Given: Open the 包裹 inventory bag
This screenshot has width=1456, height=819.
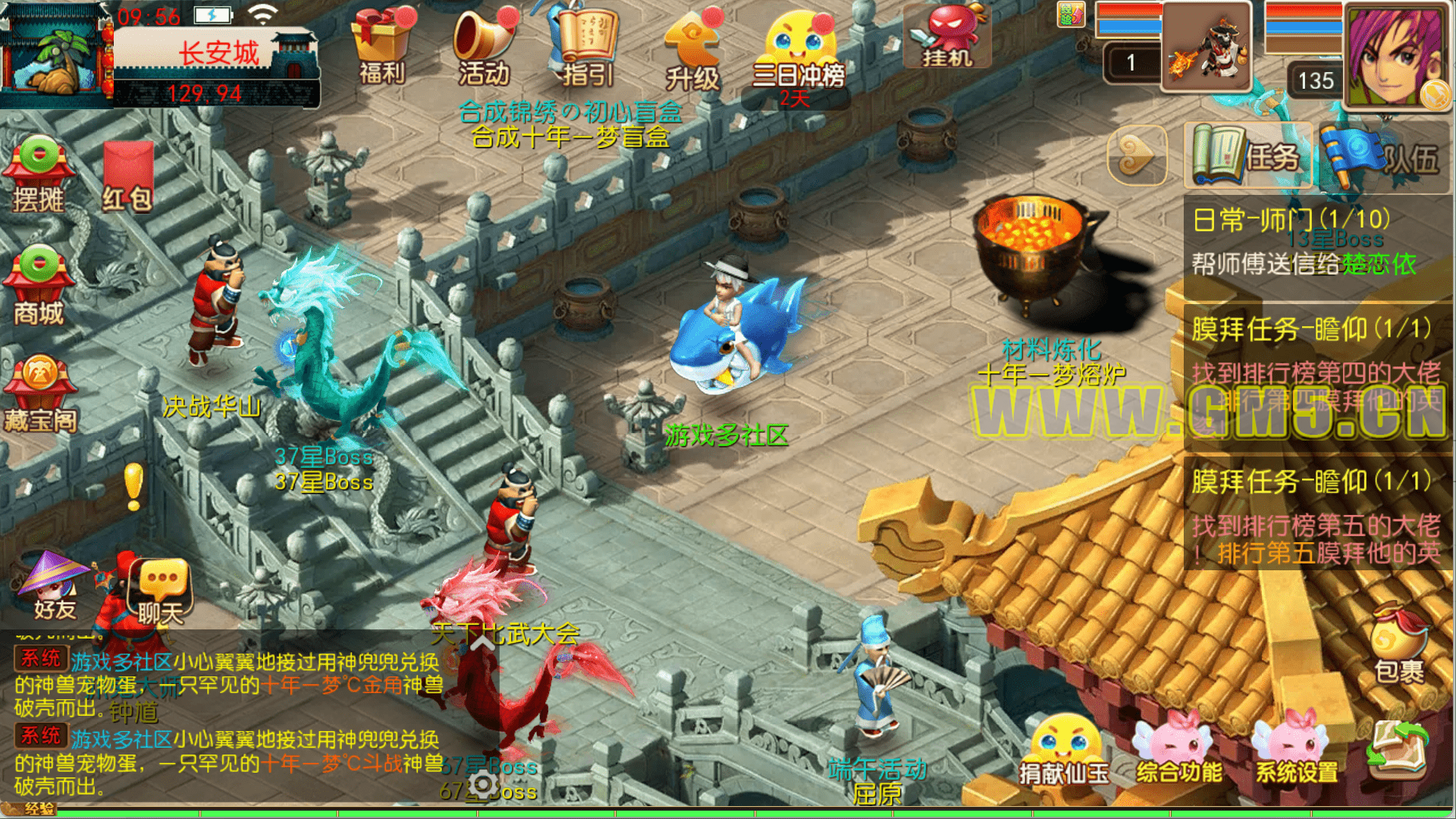Looking at the screenshot, I should coord(1399,645).
